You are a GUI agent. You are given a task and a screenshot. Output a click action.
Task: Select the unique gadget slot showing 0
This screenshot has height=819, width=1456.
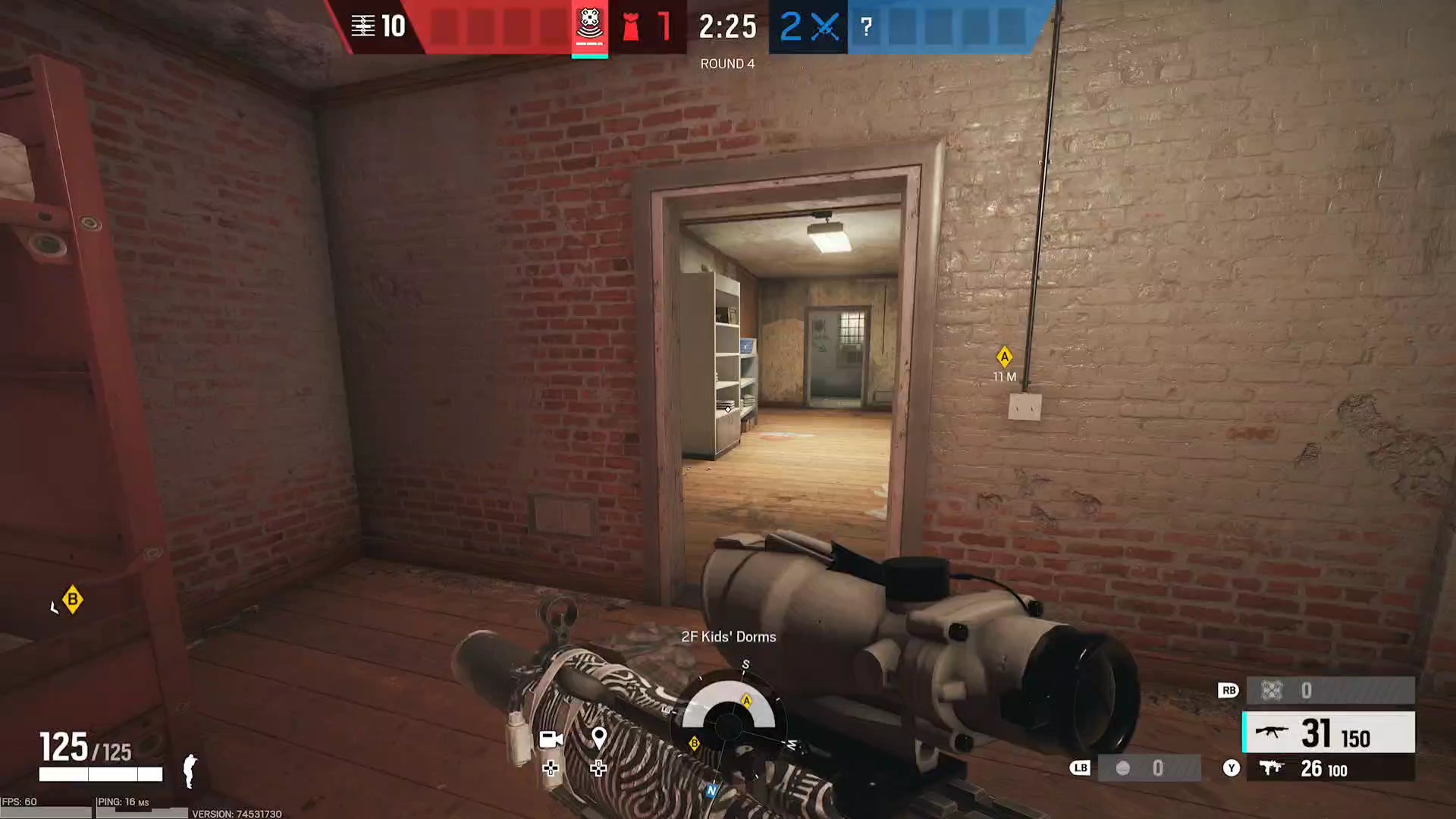(1330, 690)
